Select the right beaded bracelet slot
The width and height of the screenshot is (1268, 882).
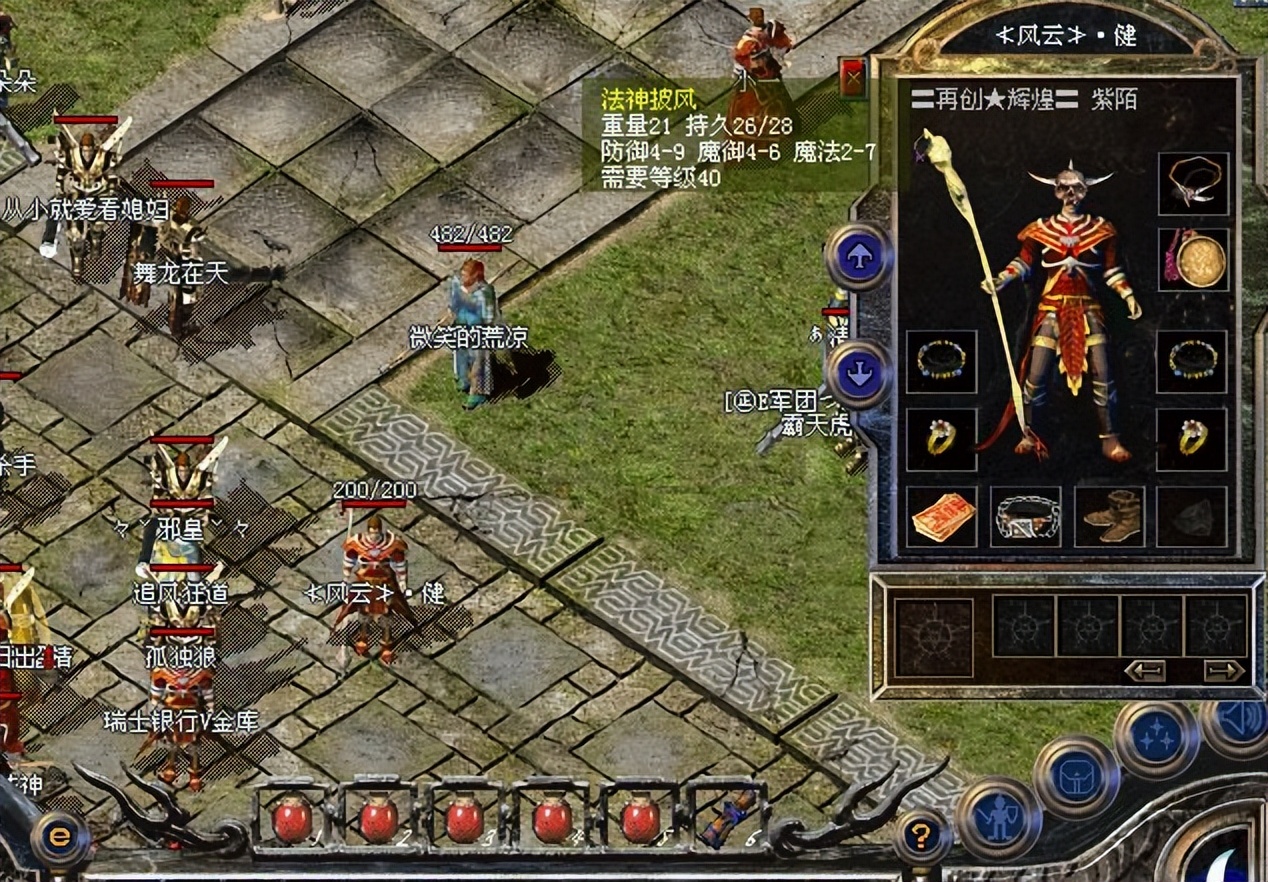coord(1192,361)
